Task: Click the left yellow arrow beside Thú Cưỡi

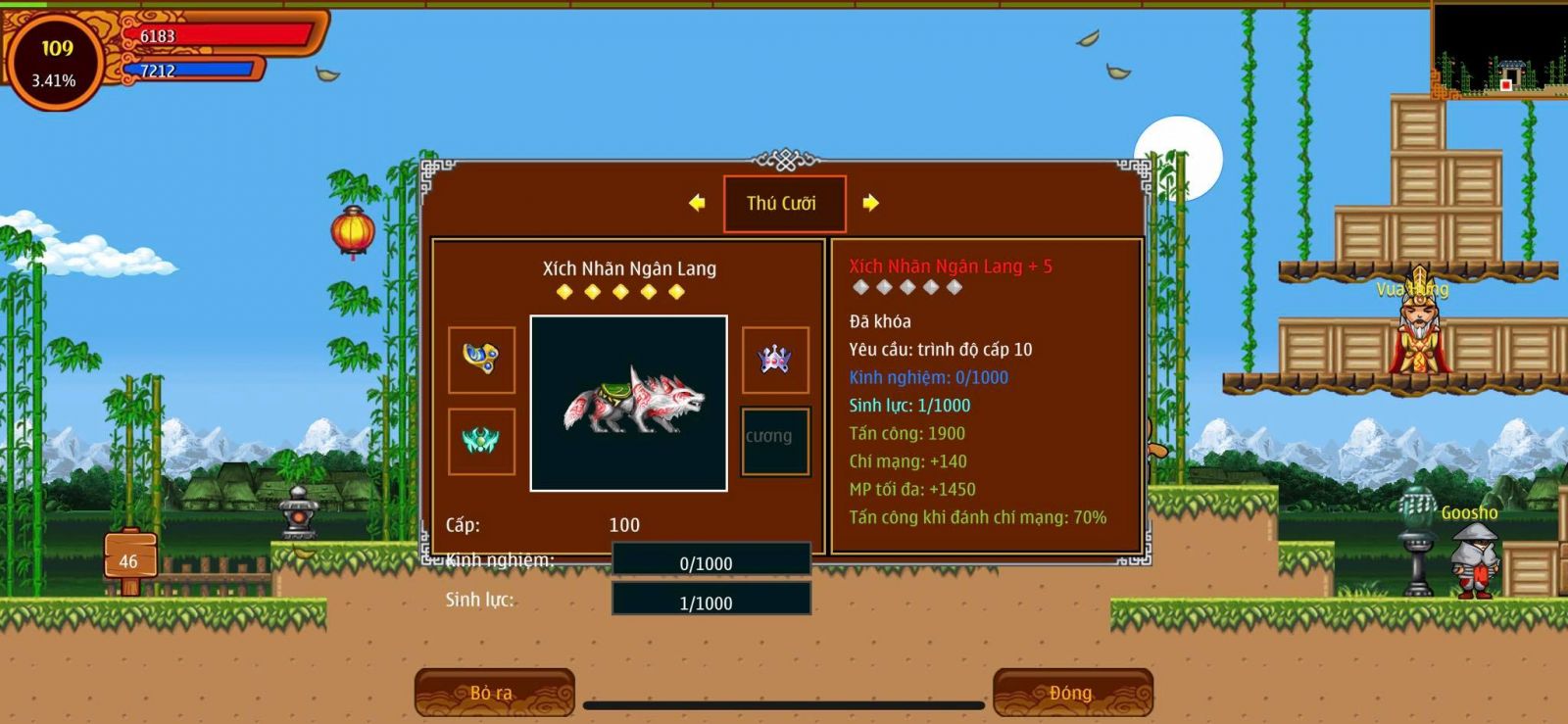Action: click(697, 203)
